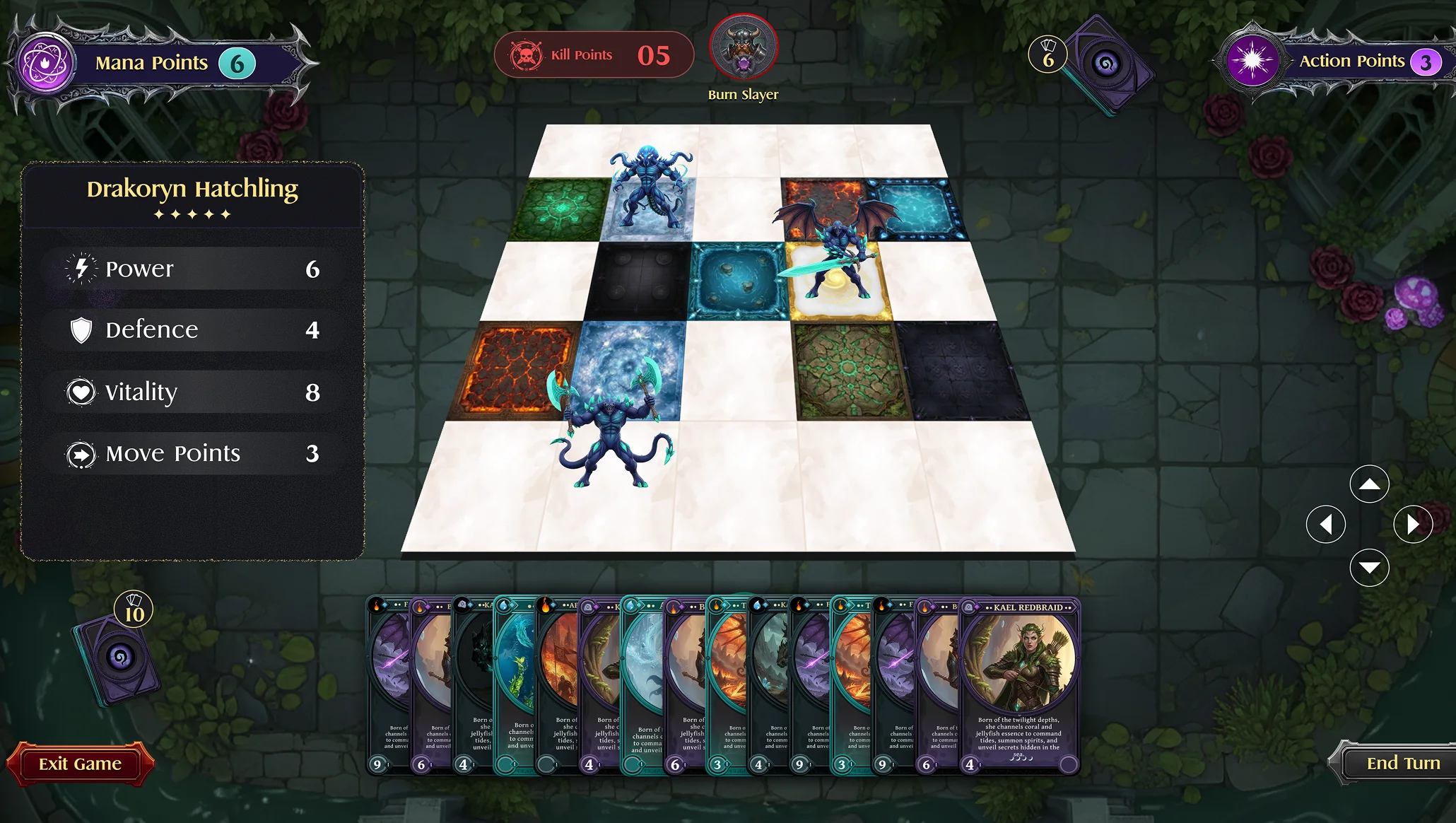1456x823 pixels.
Task: Exit the game
Action: [x=80, y=764]
